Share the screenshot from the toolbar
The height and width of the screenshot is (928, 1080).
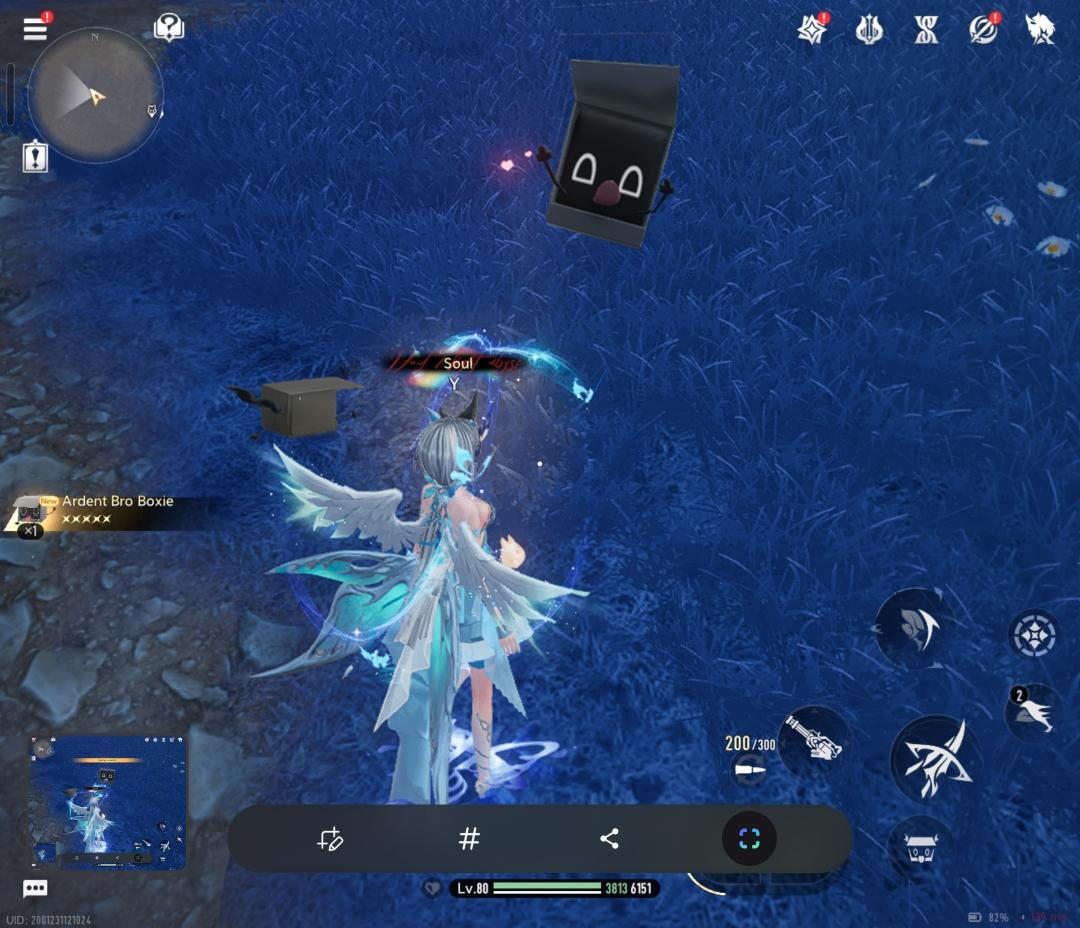[609, 839]
